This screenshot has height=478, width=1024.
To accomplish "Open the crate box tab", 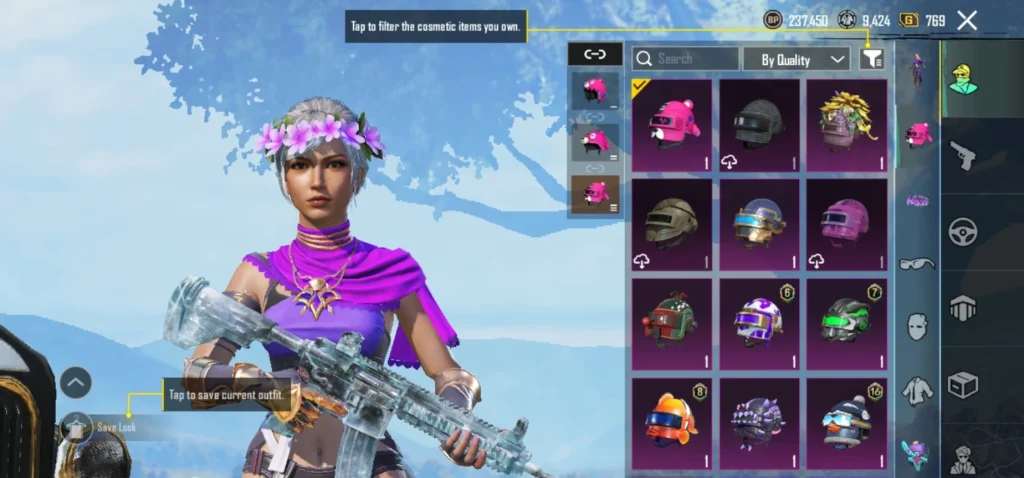I will [x=963, y=385].
